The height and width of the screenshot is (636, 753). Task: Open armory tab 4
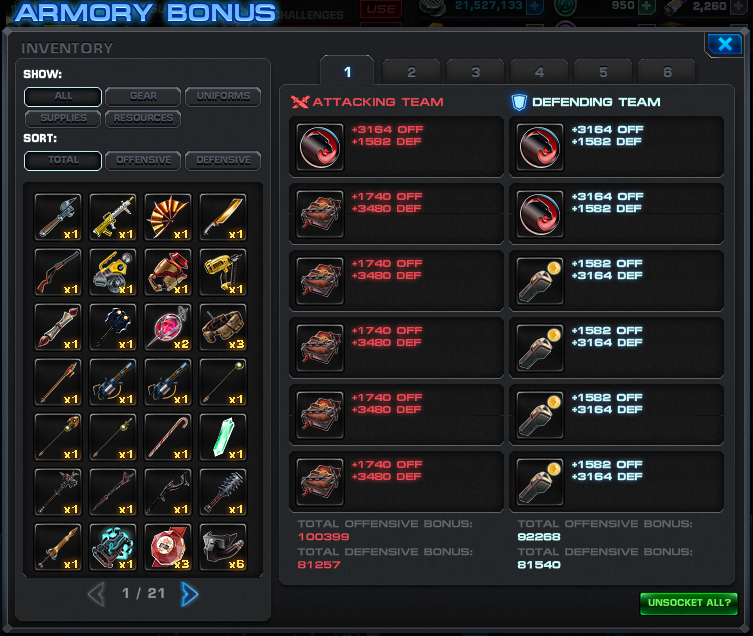539,72
